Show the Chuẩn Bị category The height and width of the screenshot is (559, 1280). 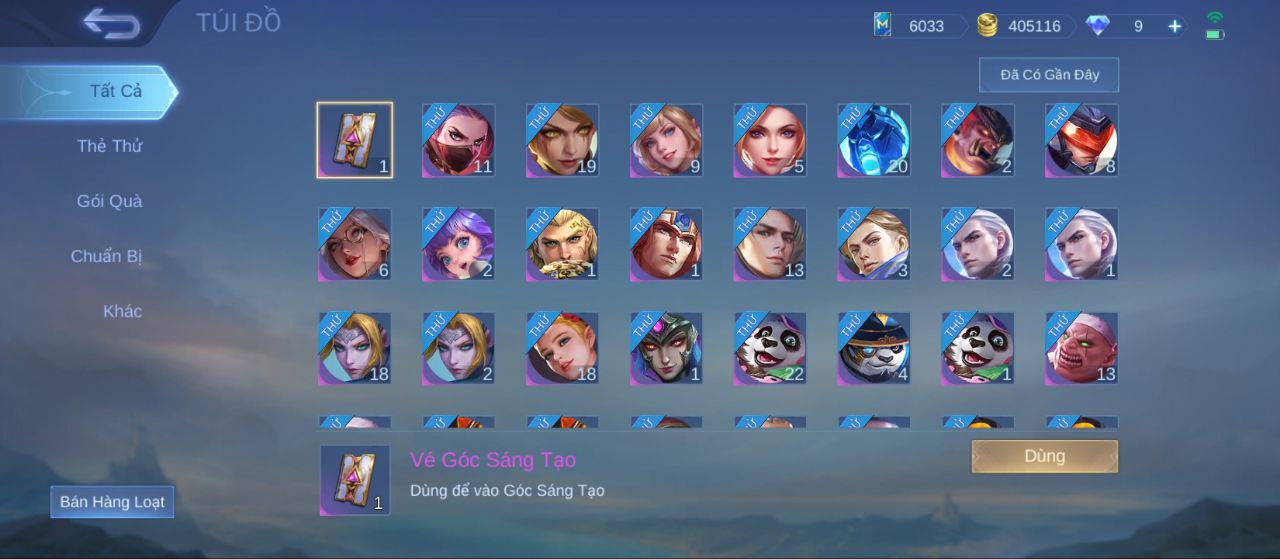click(106, 256)
